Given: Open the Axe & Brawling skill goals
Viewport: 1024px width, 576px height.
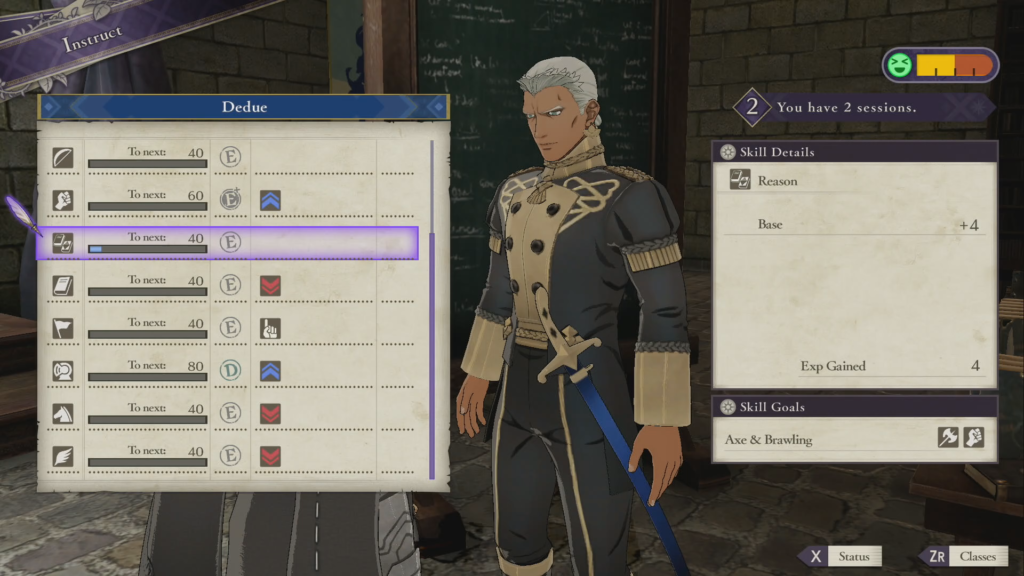Looking at the screenshot, I should tap(854, 439).
